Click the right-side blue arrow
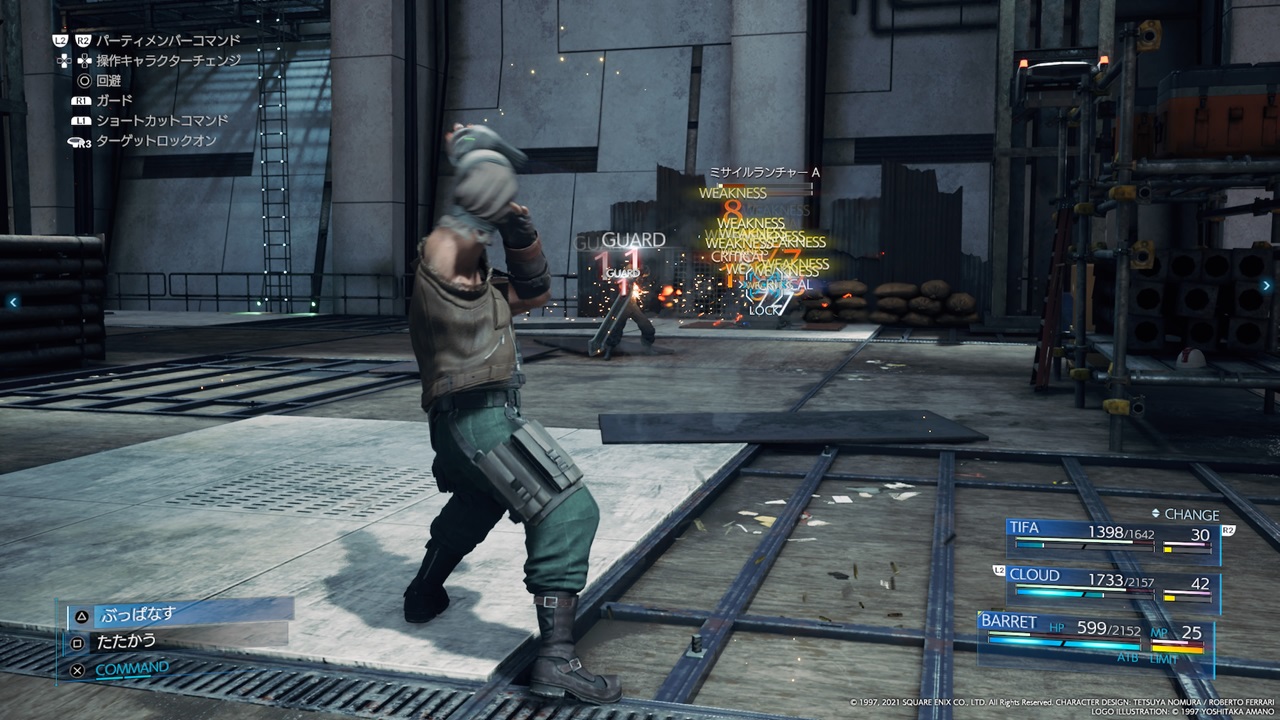The width and height of the screenshot is (1280, 720). [x=1266, y=300]
